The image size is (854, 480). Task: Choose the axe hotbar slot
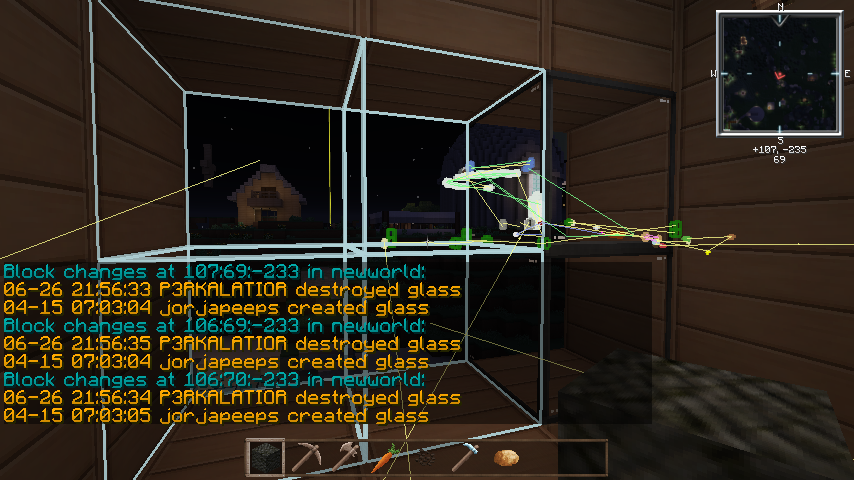(x=345, y=458)
